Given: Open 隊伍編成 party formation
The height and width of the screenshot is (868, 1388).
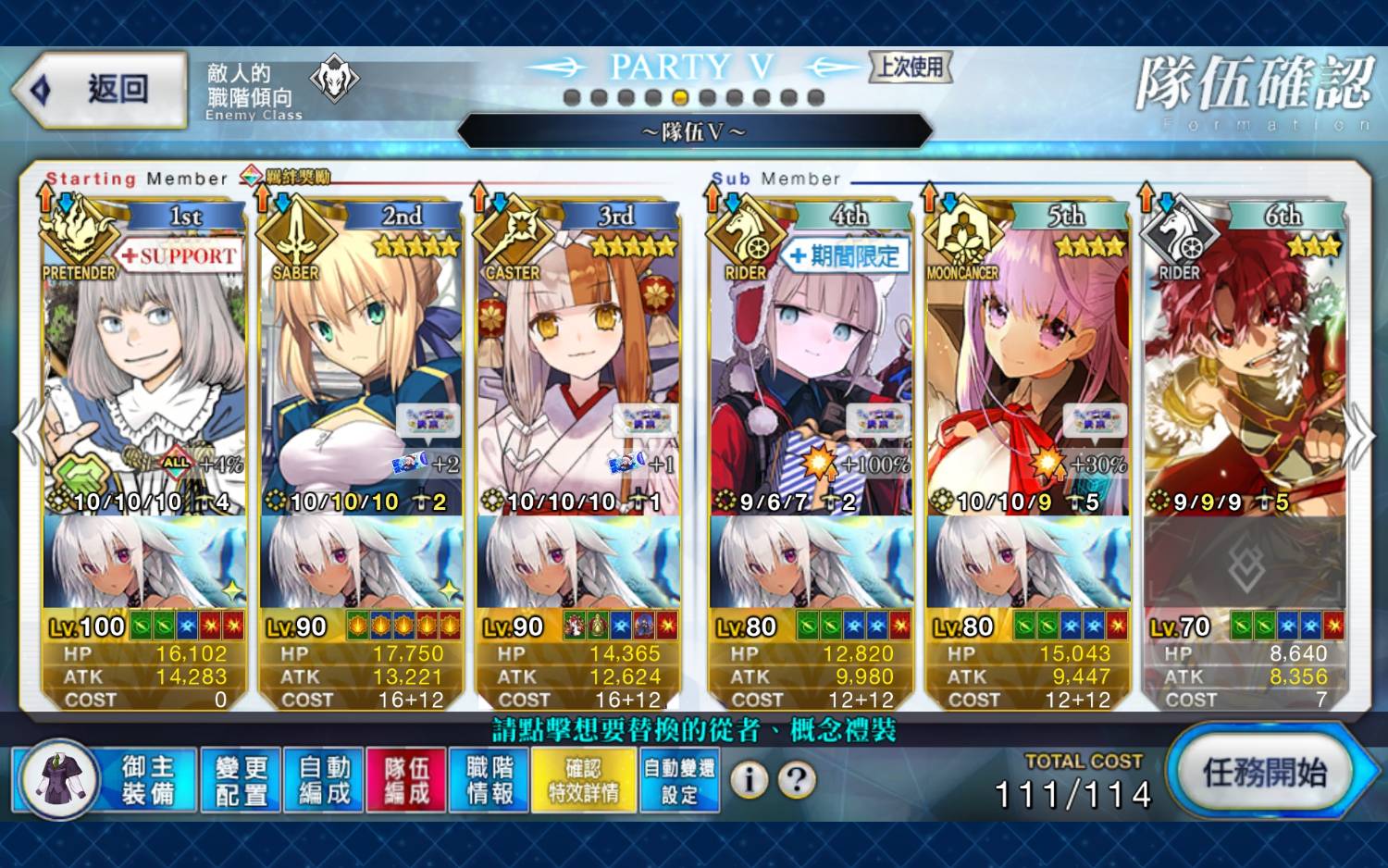Looking at the screenshot, I should click(406, 780).
